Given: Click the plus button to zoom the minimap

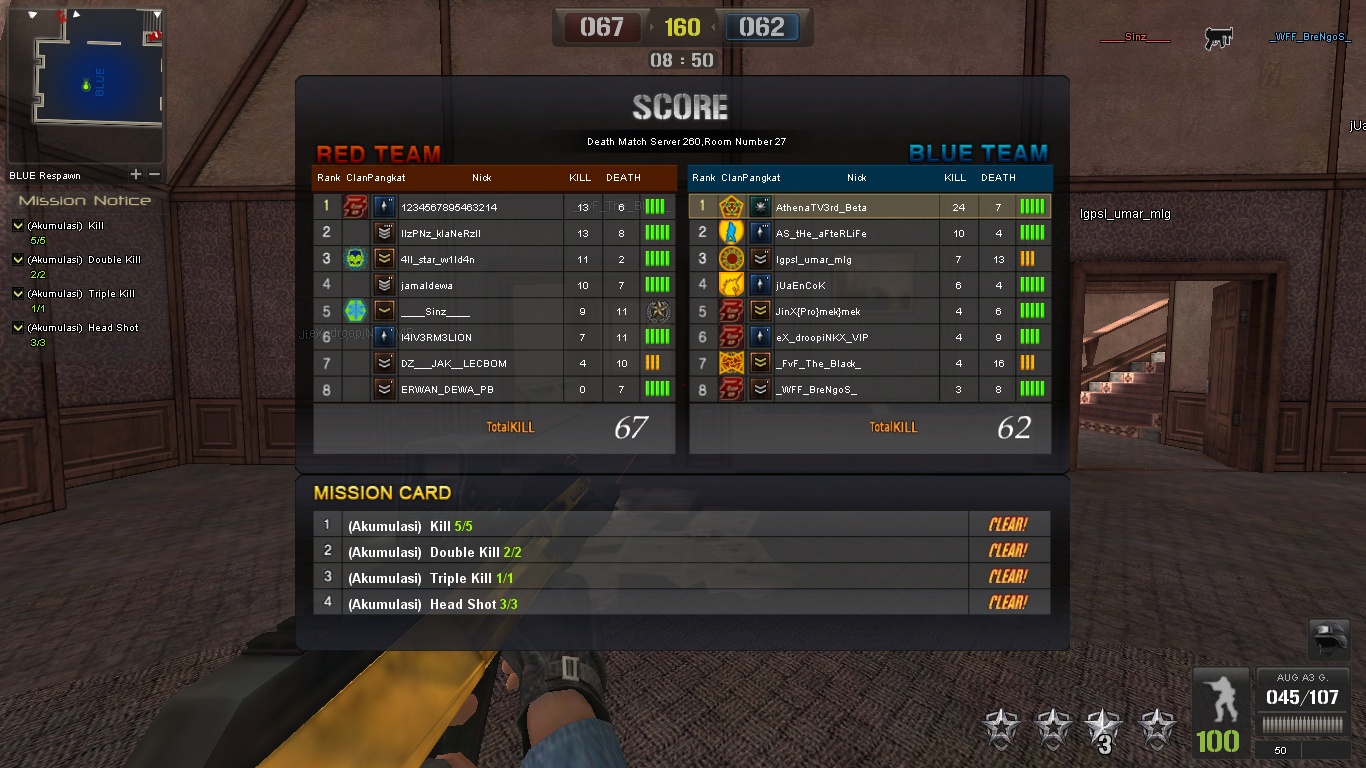Looking at the screenshot, I should [136, 173].
